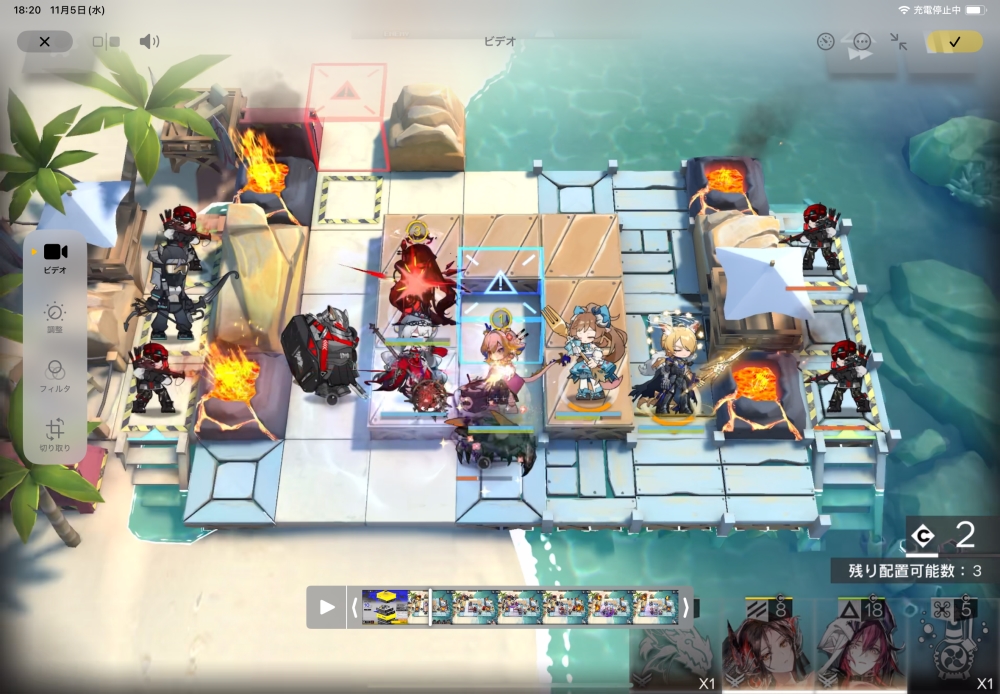Play the video from the timeline
This screenshot has height=694, width=1000.
(327, 607)
